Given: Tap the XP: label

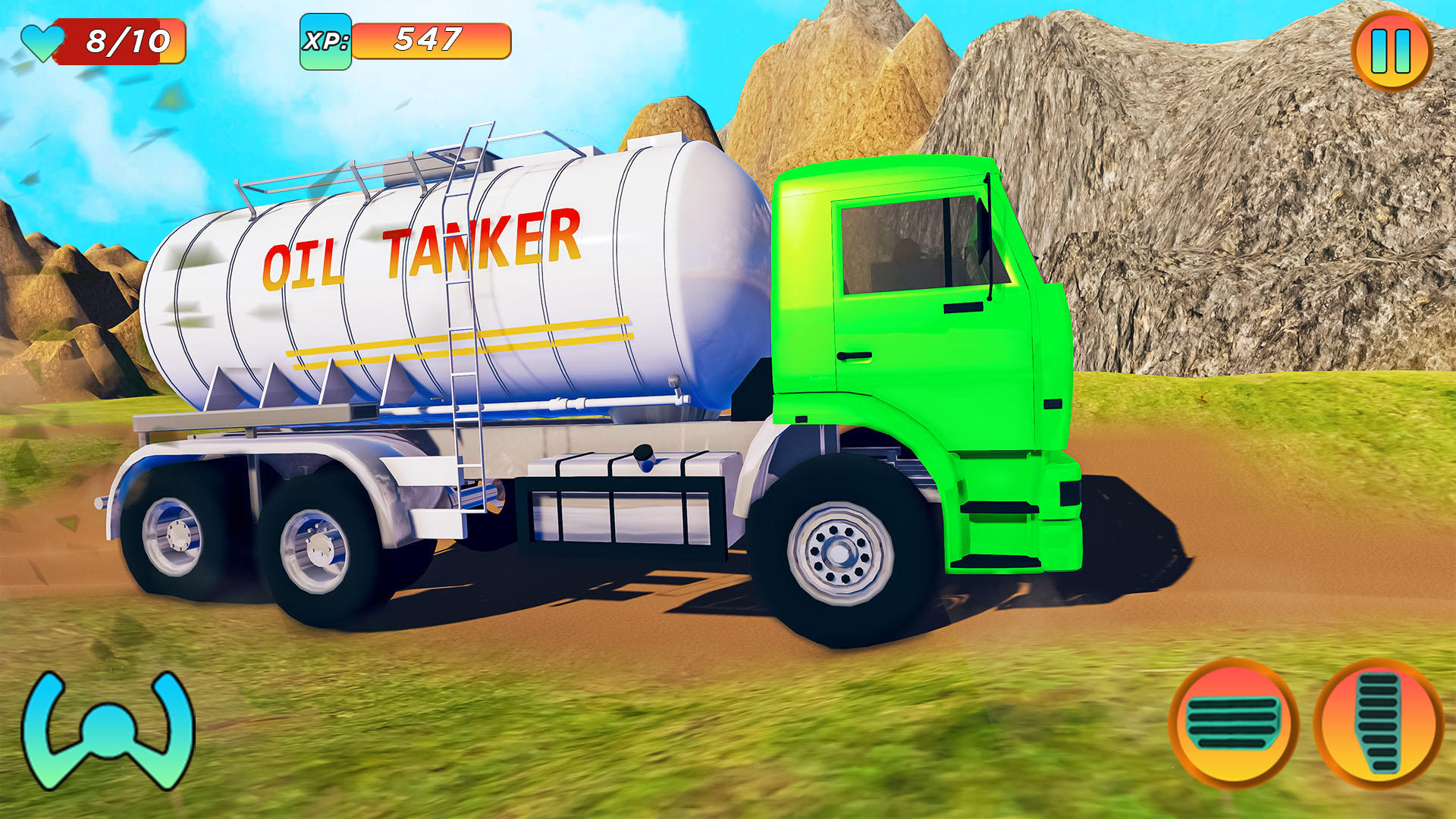Looking at the screenshot, I should (326, 40).
